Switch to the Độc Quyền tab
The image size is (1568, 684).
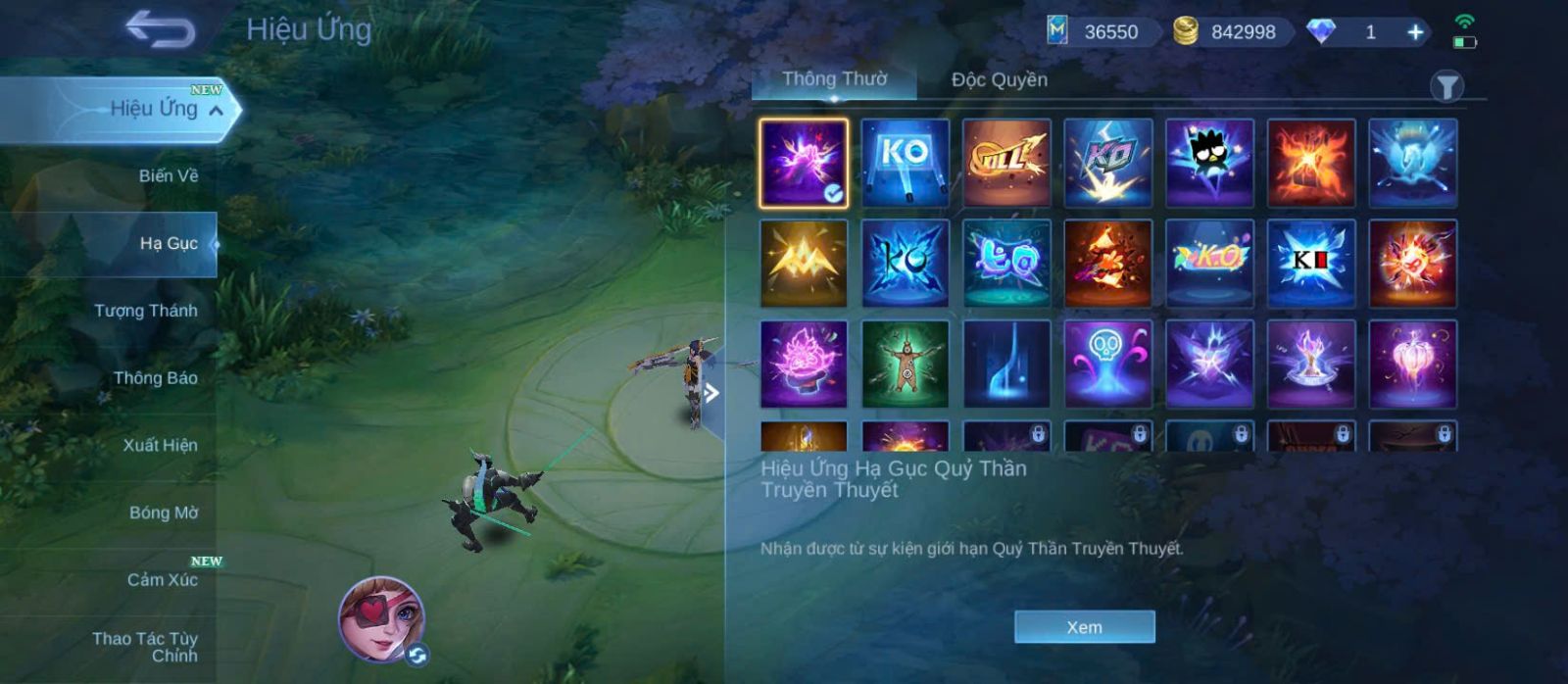999,79
